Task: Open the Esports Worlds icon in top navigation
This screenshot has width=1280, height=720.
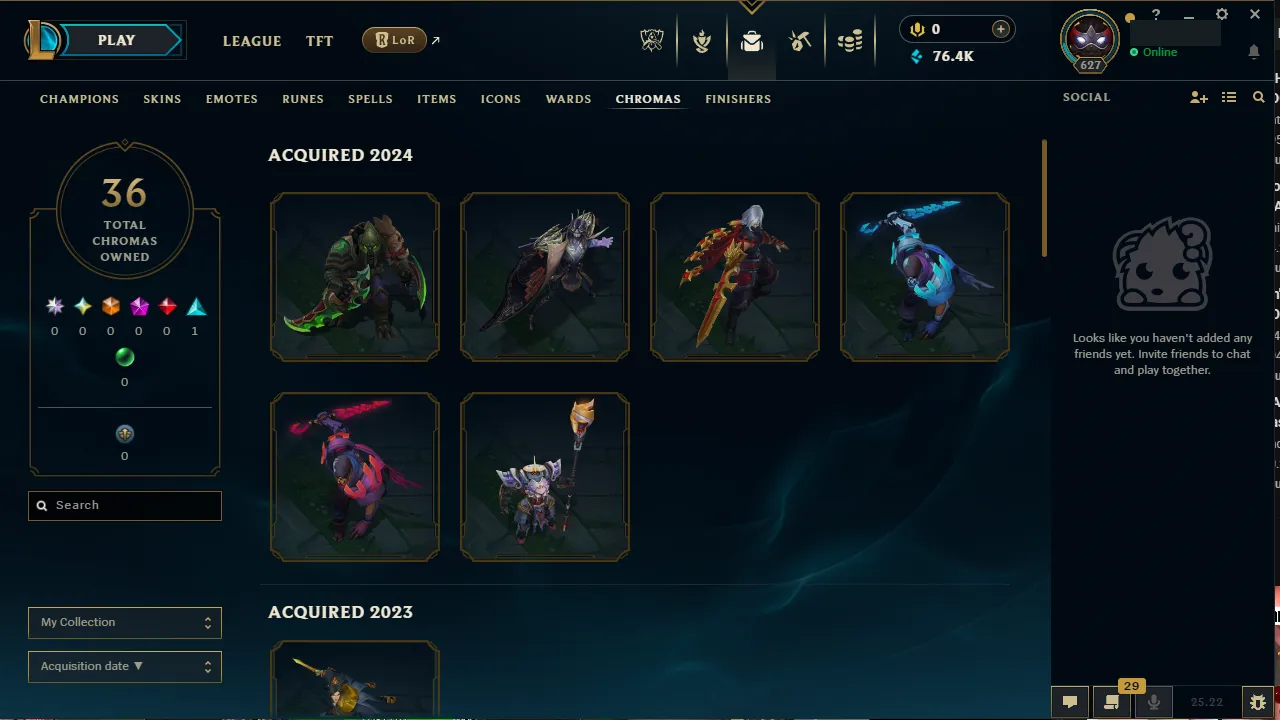Action: click(x=652, y=41)
